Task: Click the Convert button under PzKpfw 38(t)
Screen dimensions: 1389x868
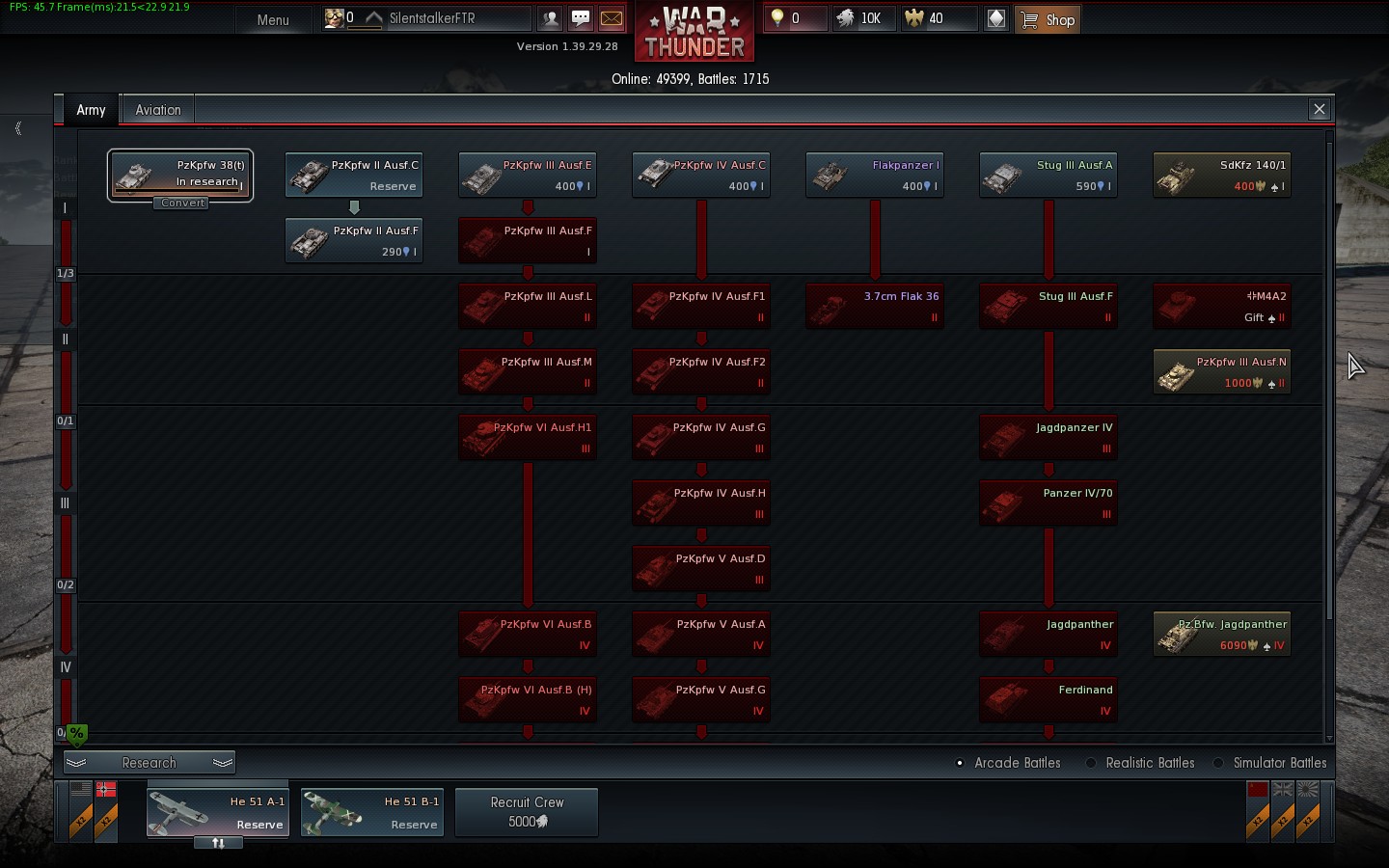Action: click(183, 203)
